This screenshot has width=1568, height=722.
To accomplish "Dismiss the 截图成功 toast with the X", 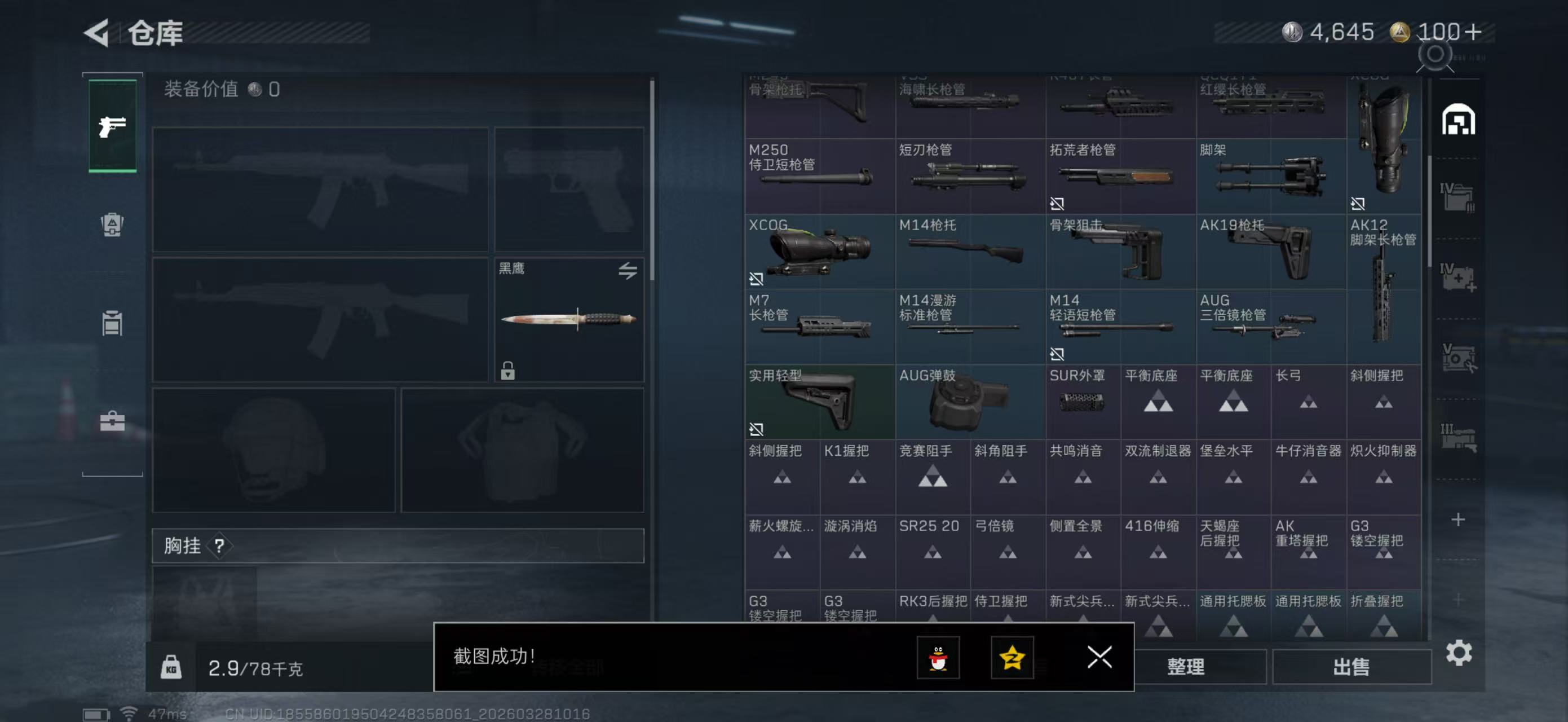I will [x=1099, y=658].
